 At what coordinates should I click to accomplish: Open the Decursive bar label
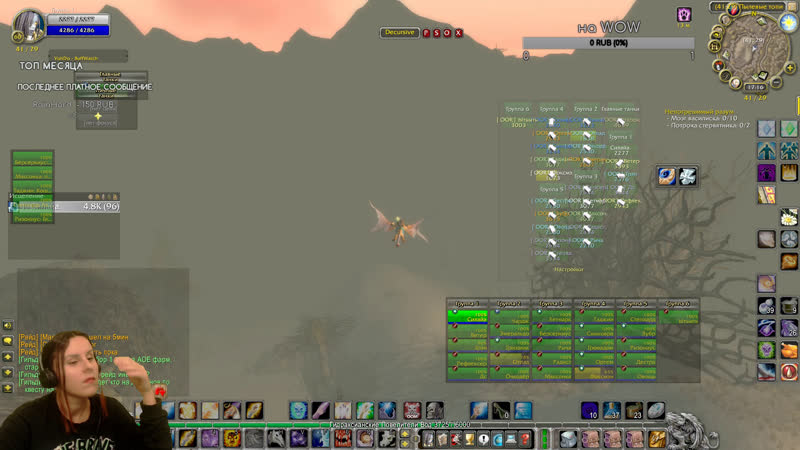[x=399, y=33]
